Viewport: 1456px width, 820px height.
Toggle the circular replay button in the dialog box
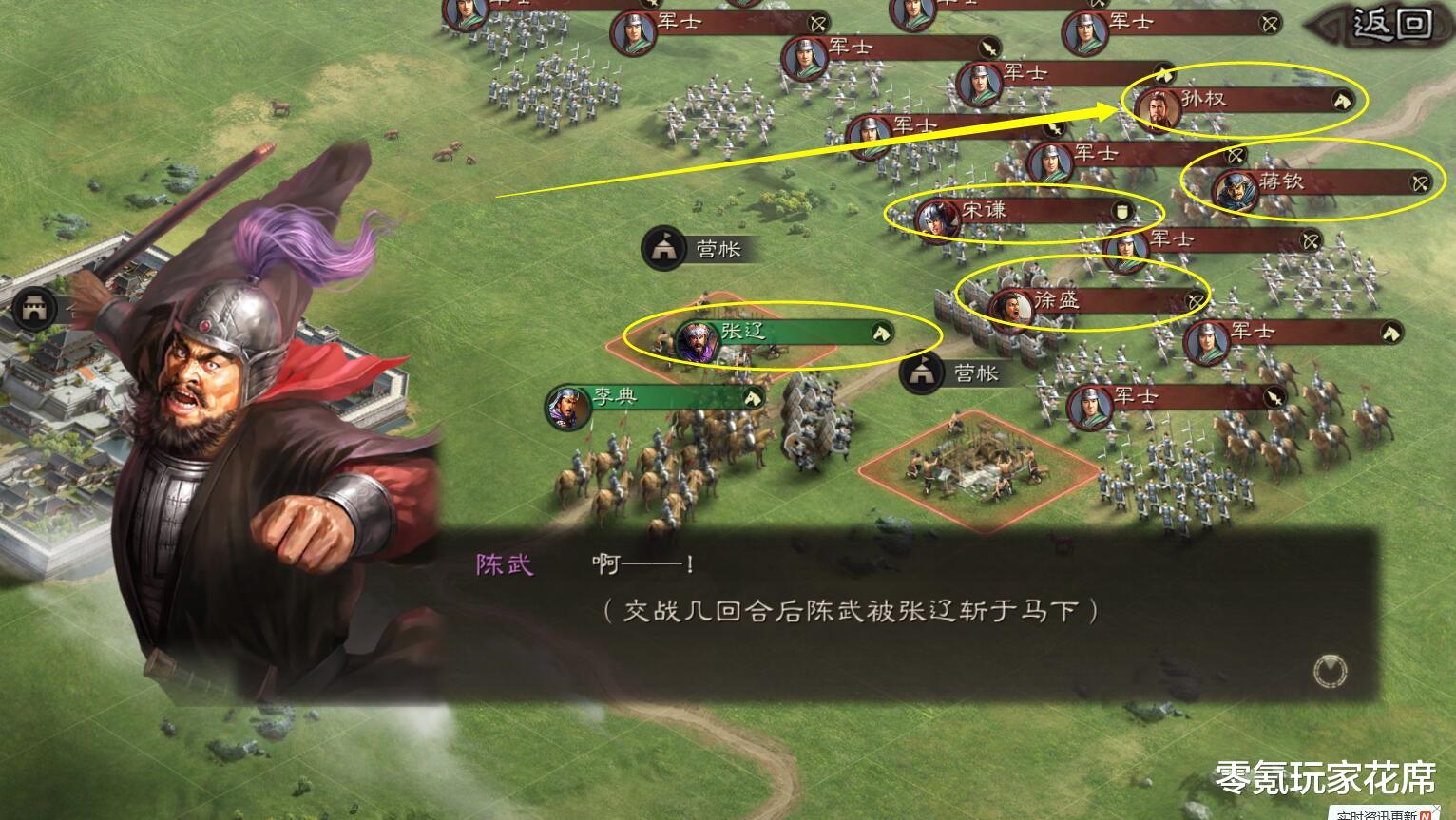[1331, 671]
